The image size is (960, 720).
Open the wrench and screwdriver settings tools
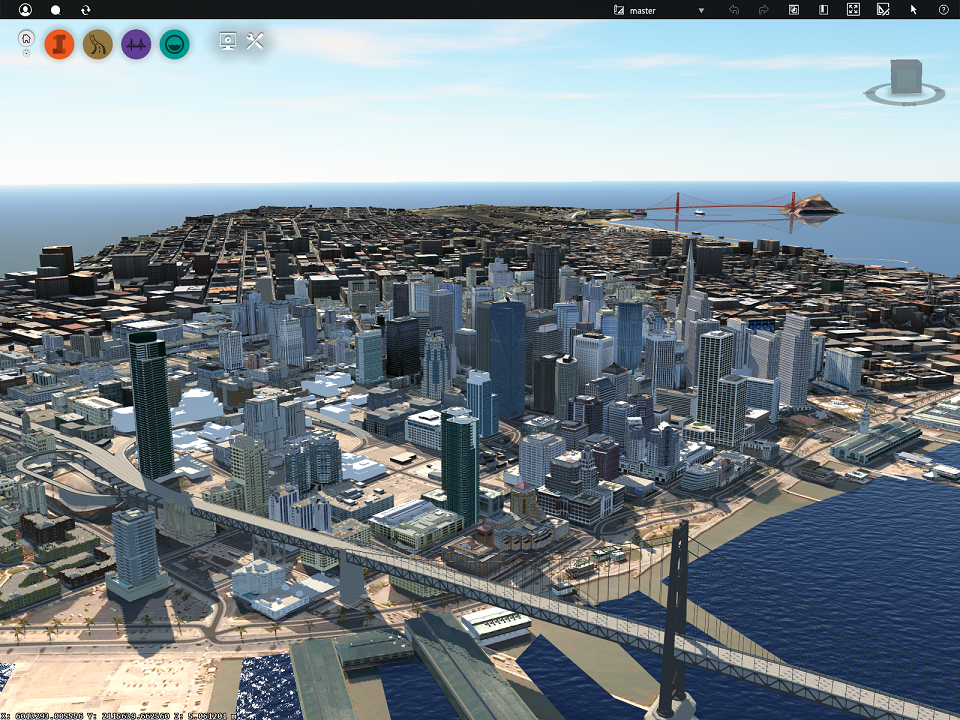(x=254, y=41)
